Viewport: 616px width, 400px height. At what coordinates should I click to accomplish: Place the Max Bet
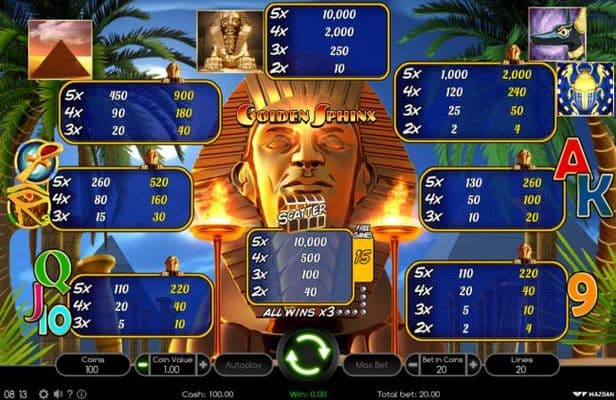click(x=367, y=365)
